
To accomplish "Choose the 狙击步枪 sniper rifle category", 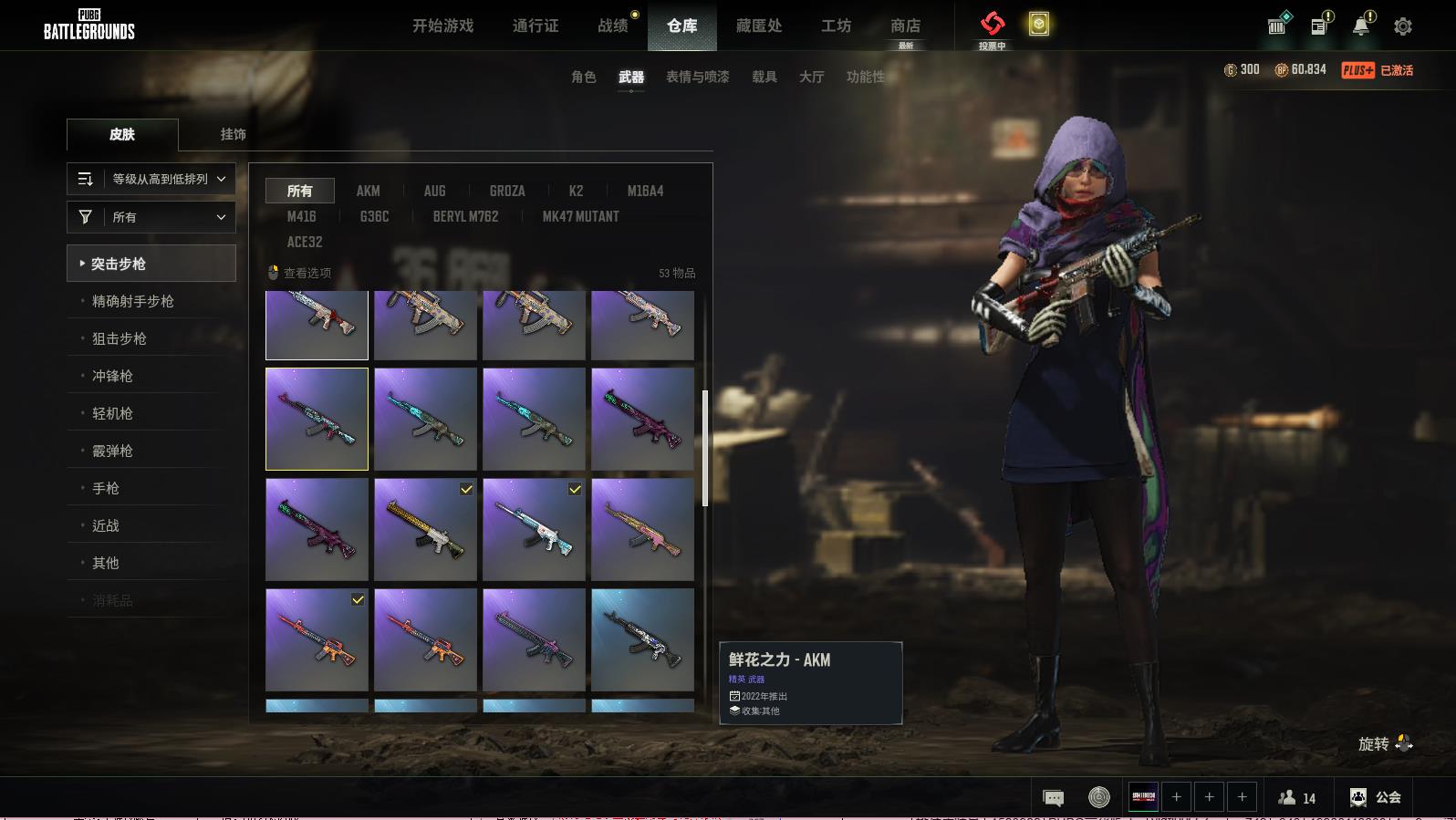I will (x=119, y=338).
